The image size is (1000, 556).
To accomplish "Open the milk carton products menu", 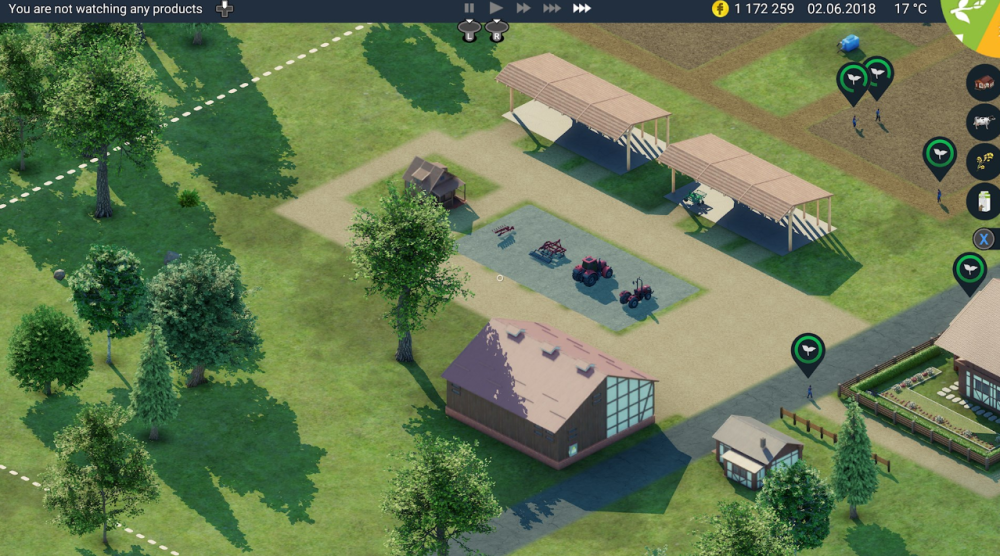I will pos(984,201).
